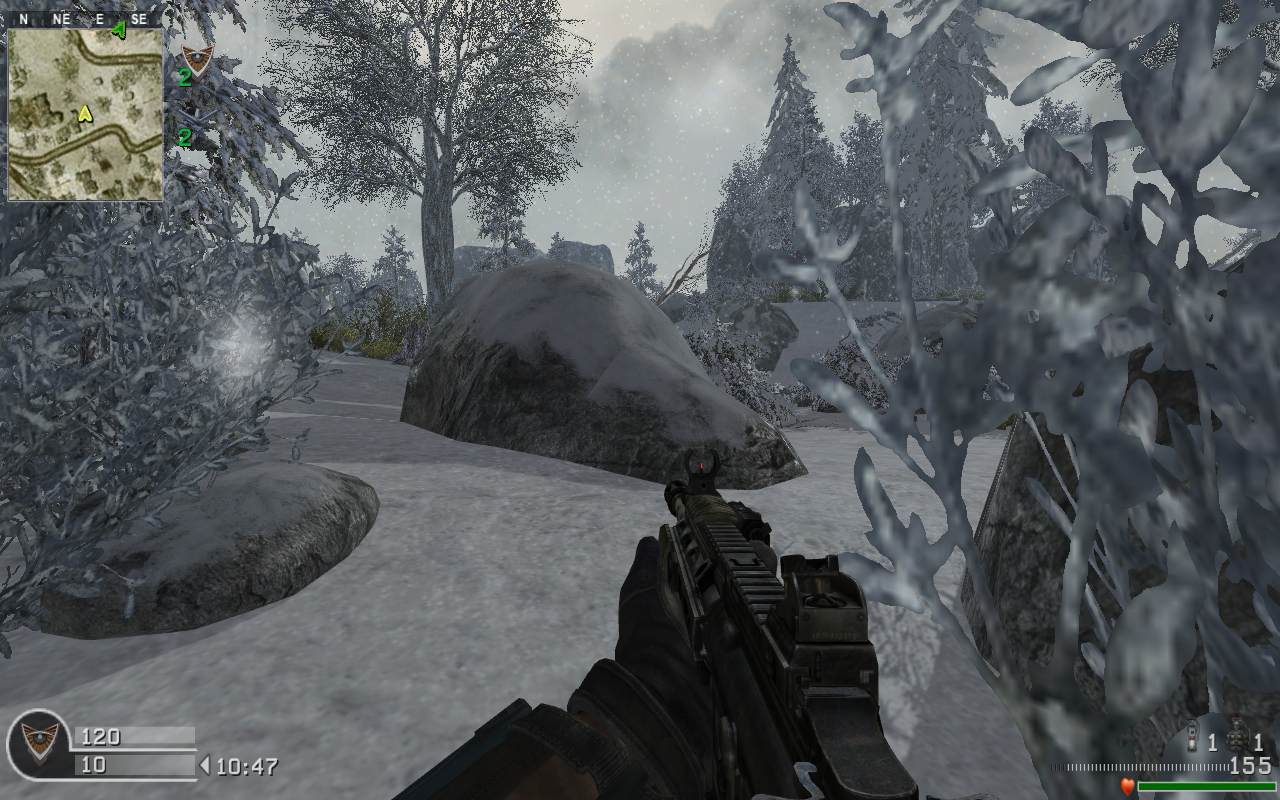Click the faction emblem in the score panel
The height and width of the screenshot is (800, 1280).
pos(40,744)
